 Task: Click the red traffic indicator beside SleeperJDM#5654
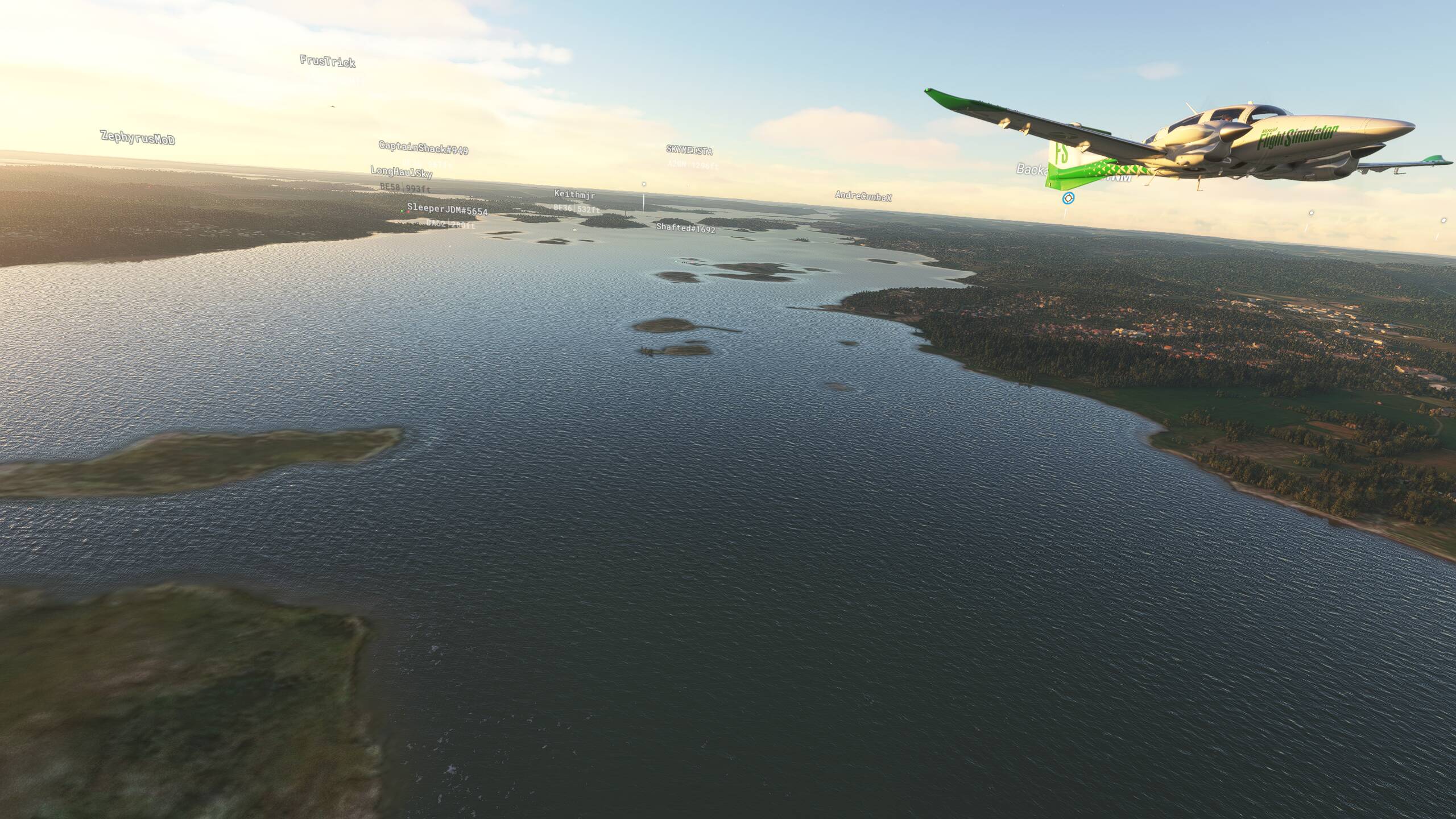coord(408,212)
